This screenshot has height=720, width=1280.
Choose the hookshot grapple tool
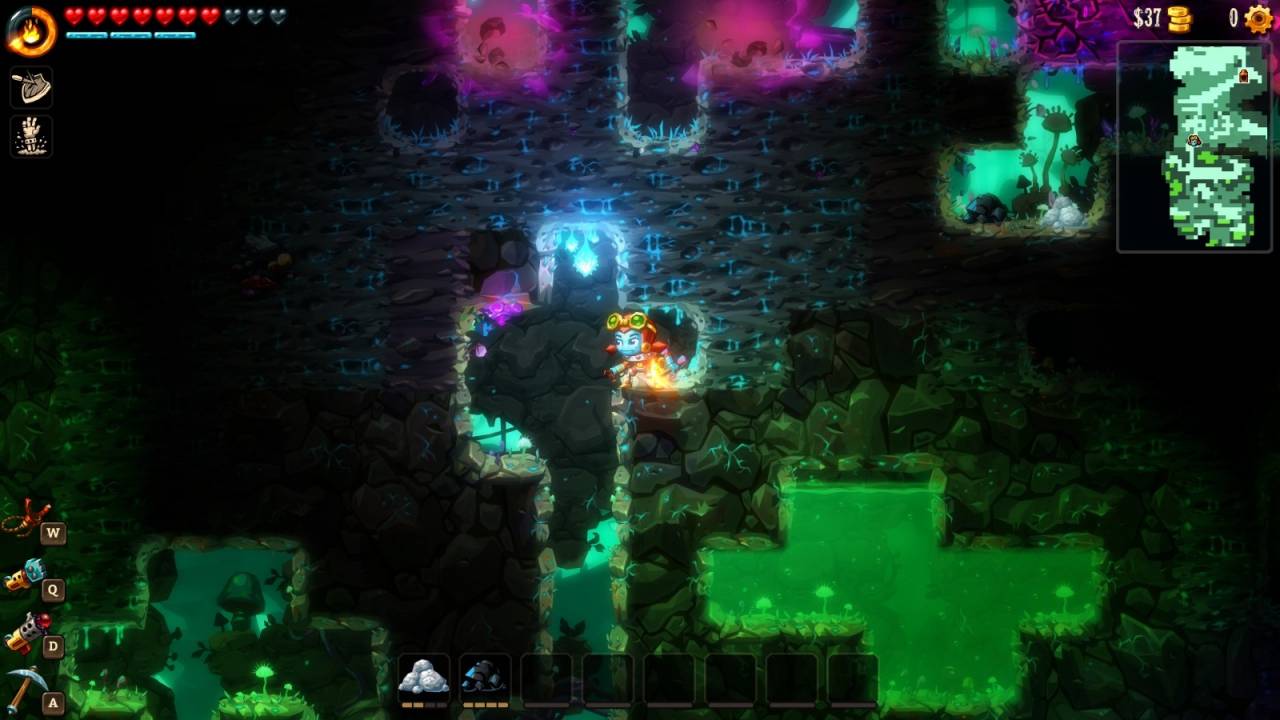click(x=25, y=519)
